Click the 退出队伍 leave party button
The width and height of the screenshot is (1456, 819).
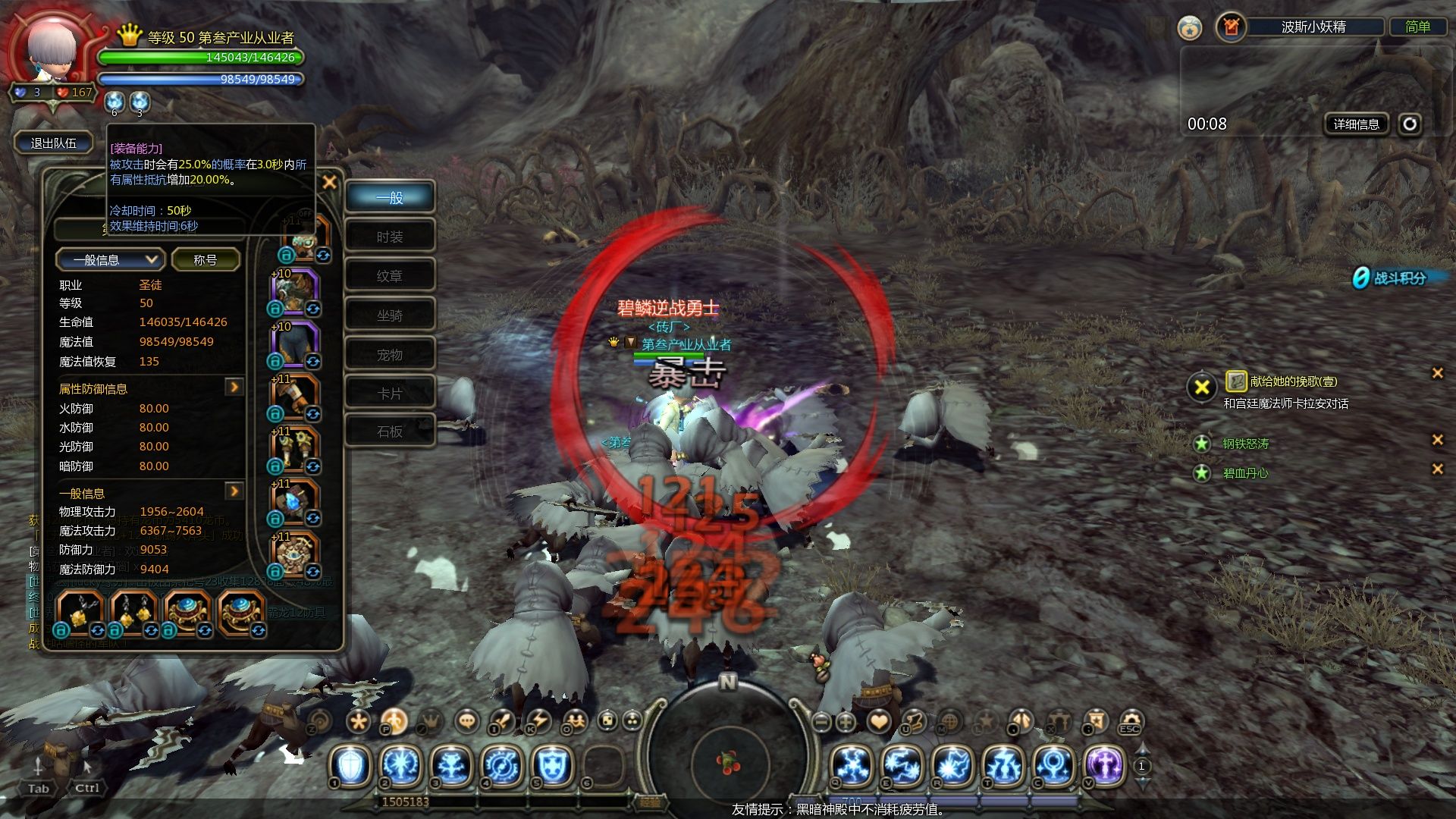click(53, 143)
